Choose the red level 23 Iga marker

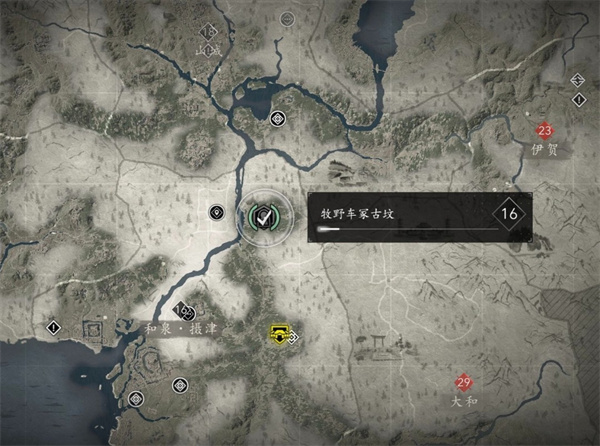coord(545,131)
